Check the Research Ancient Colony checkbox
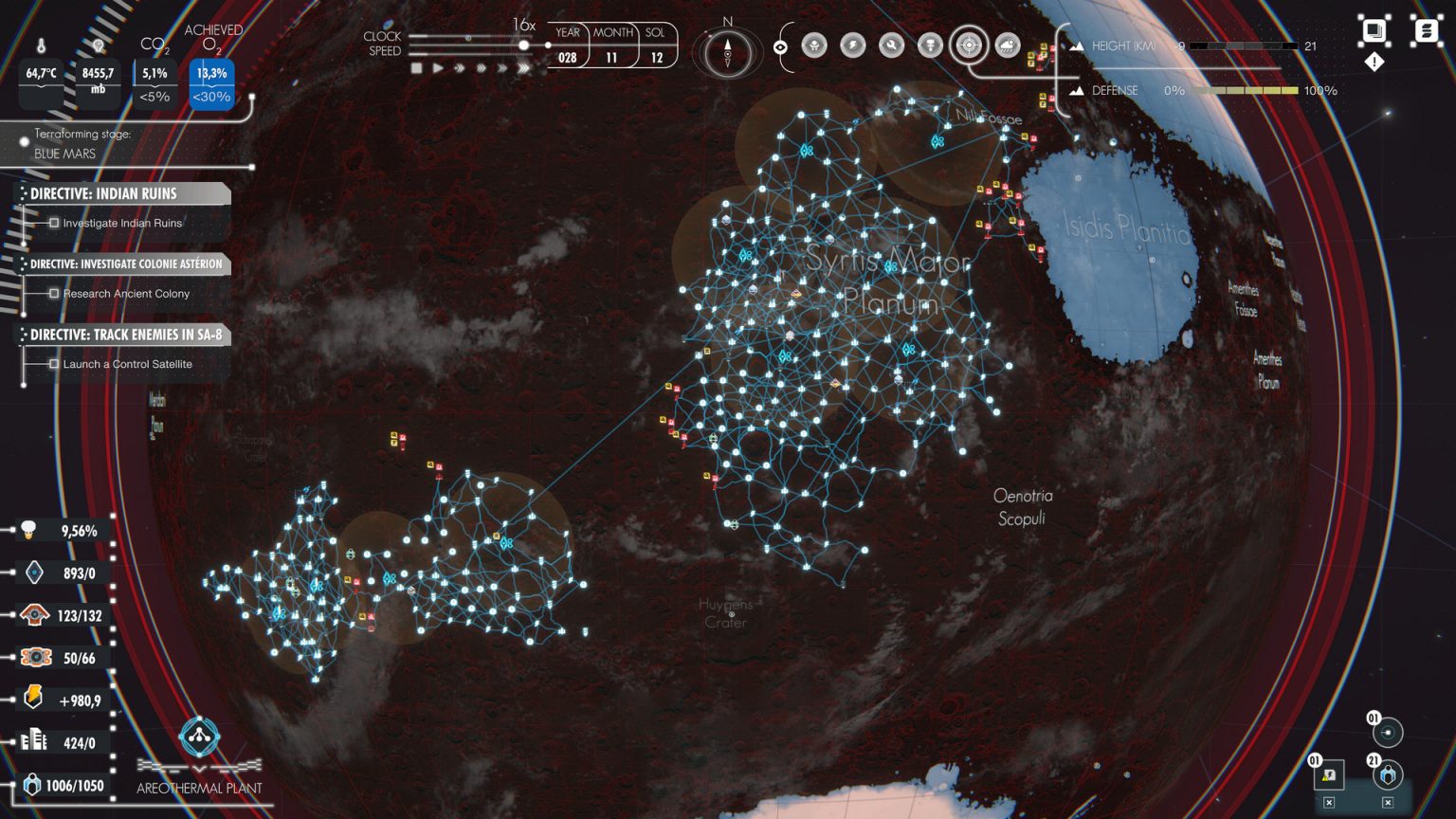 (x=54, y=294)
